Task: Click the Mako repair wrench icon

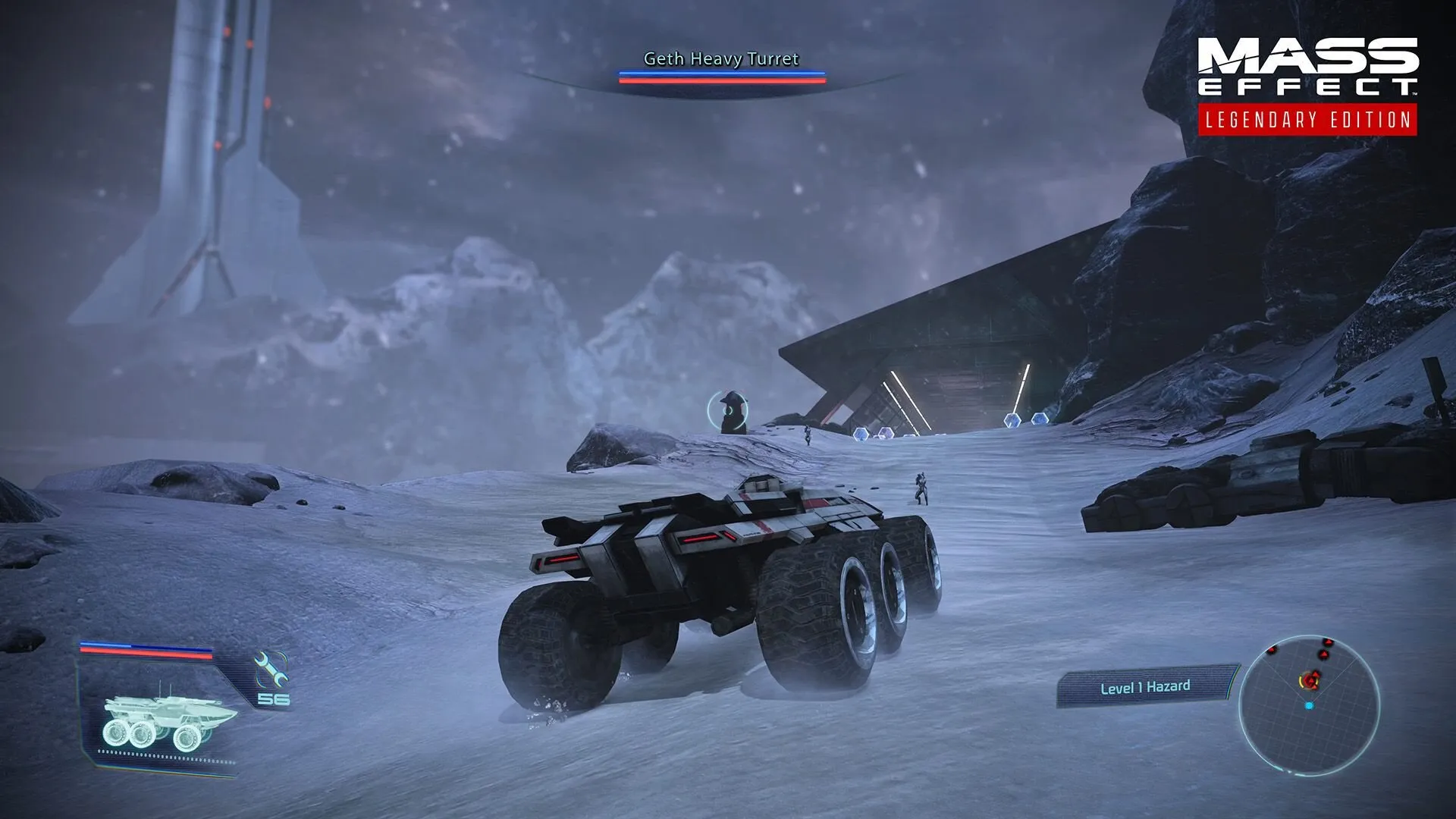Action: (x=269, y=670)
